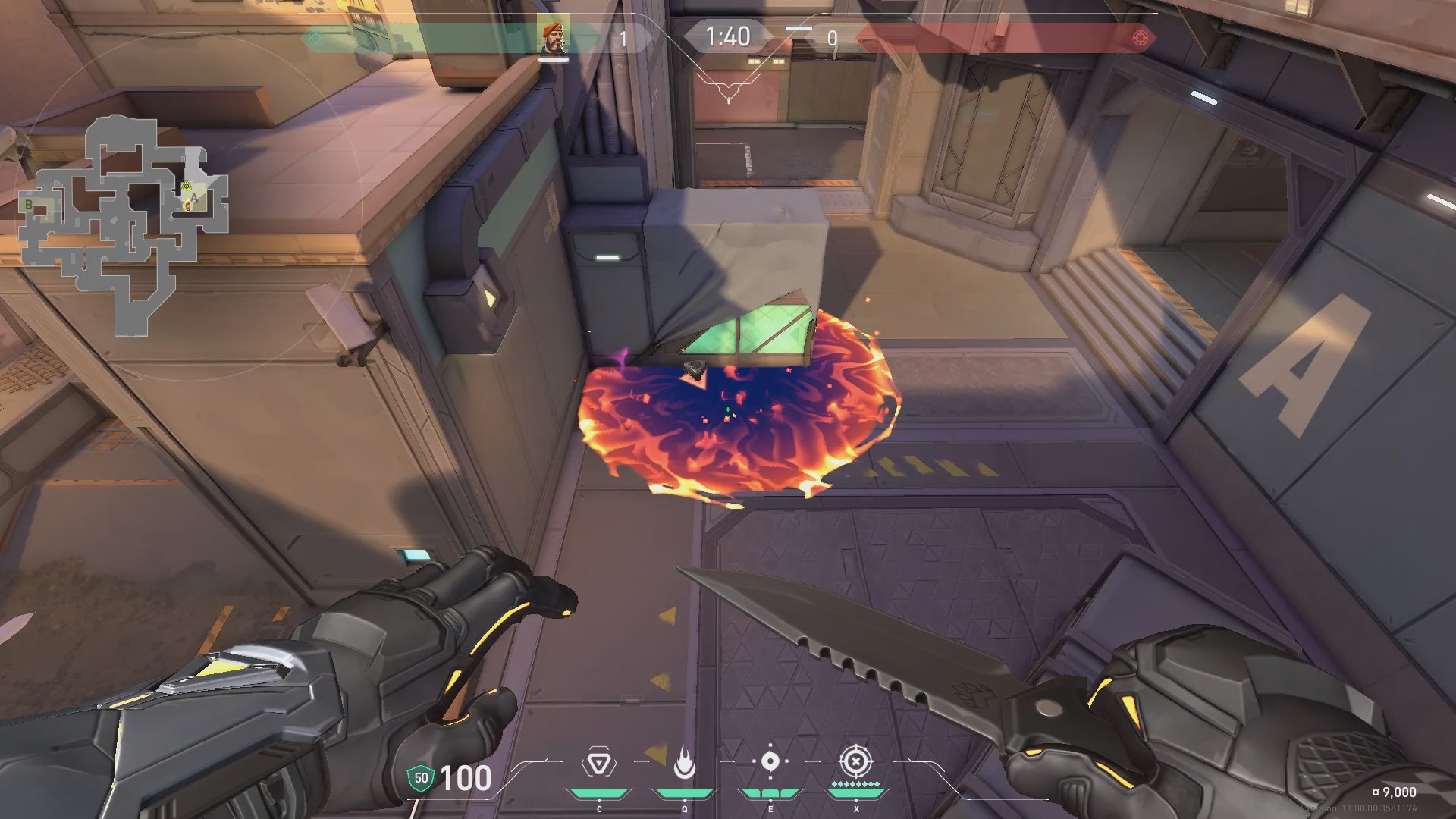Click the B site marker on the minimap
1456x819 pixels.
(x=29, y=205)
